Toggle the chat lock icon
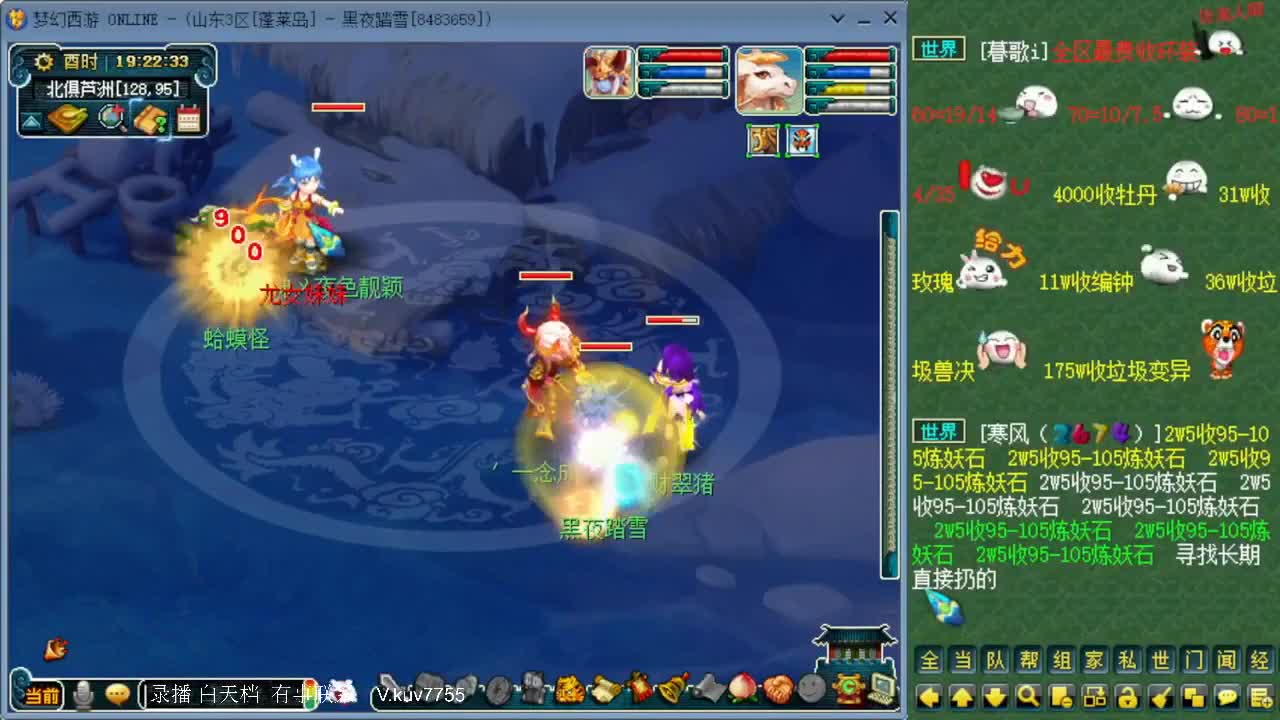1280x720 pixels. pos(1128,695)
